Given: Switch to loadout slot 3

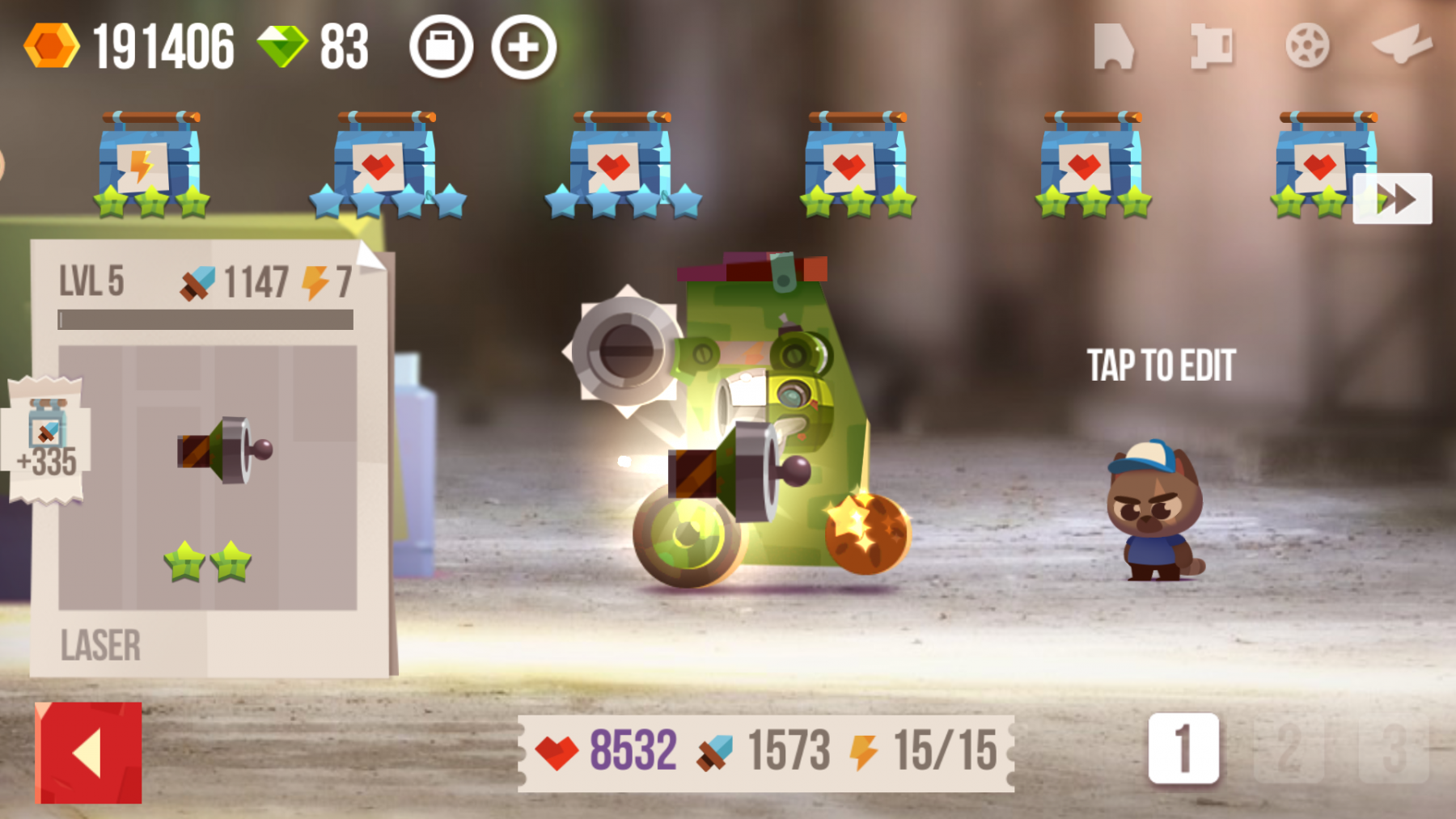Looking at the screenshot, I should click(x=1393, y=748).
